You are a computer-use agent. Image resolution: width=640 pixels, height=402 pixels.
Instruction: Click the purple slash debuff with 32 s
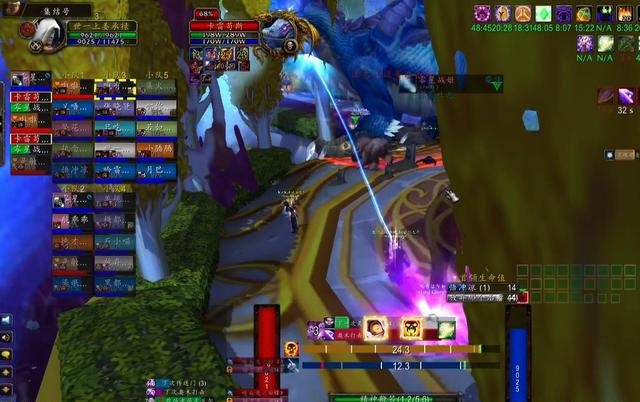point(626,96)
